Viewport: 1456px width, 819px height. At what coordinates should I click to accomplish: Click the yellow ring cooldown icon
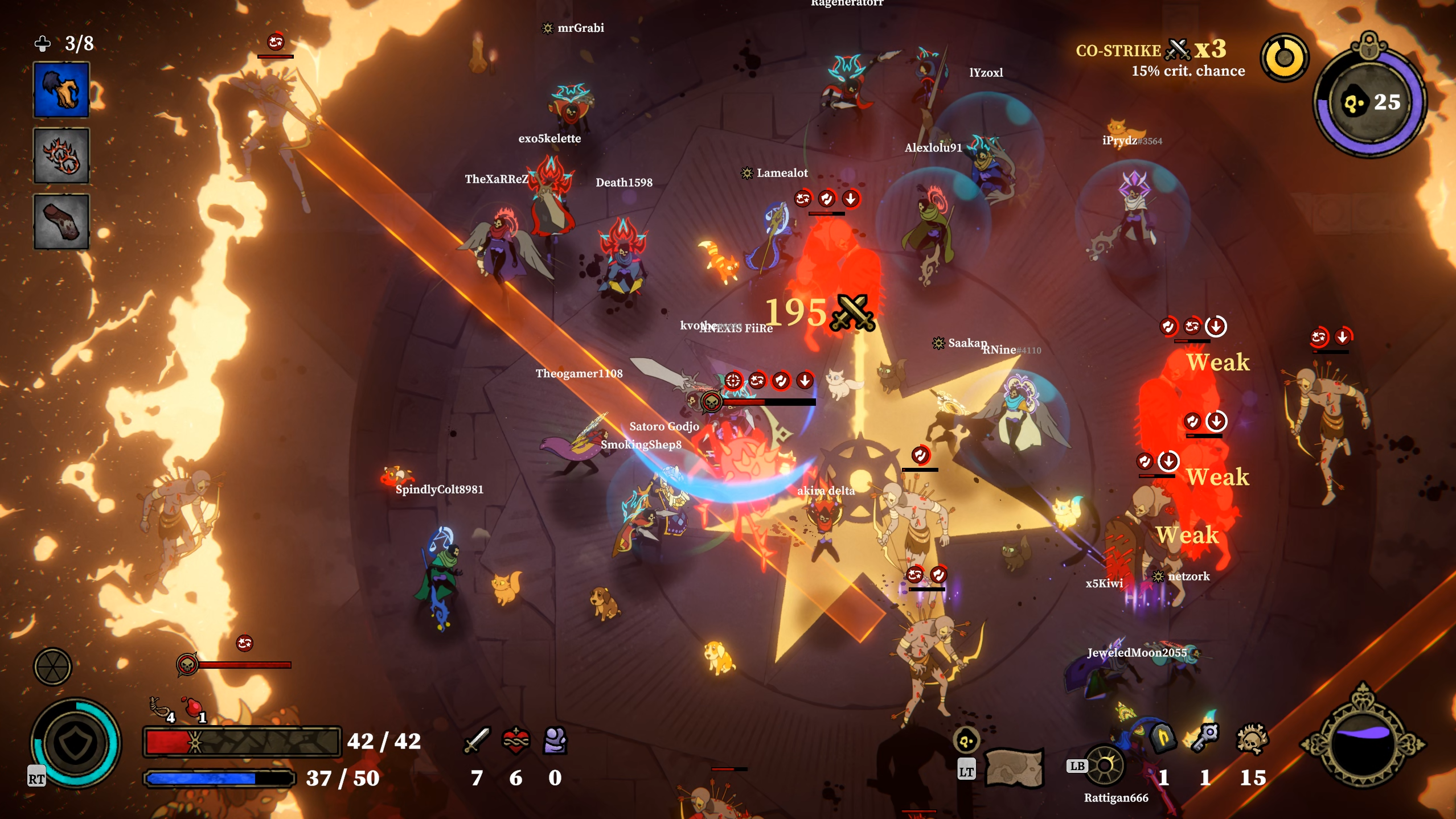click(1285, 57)
